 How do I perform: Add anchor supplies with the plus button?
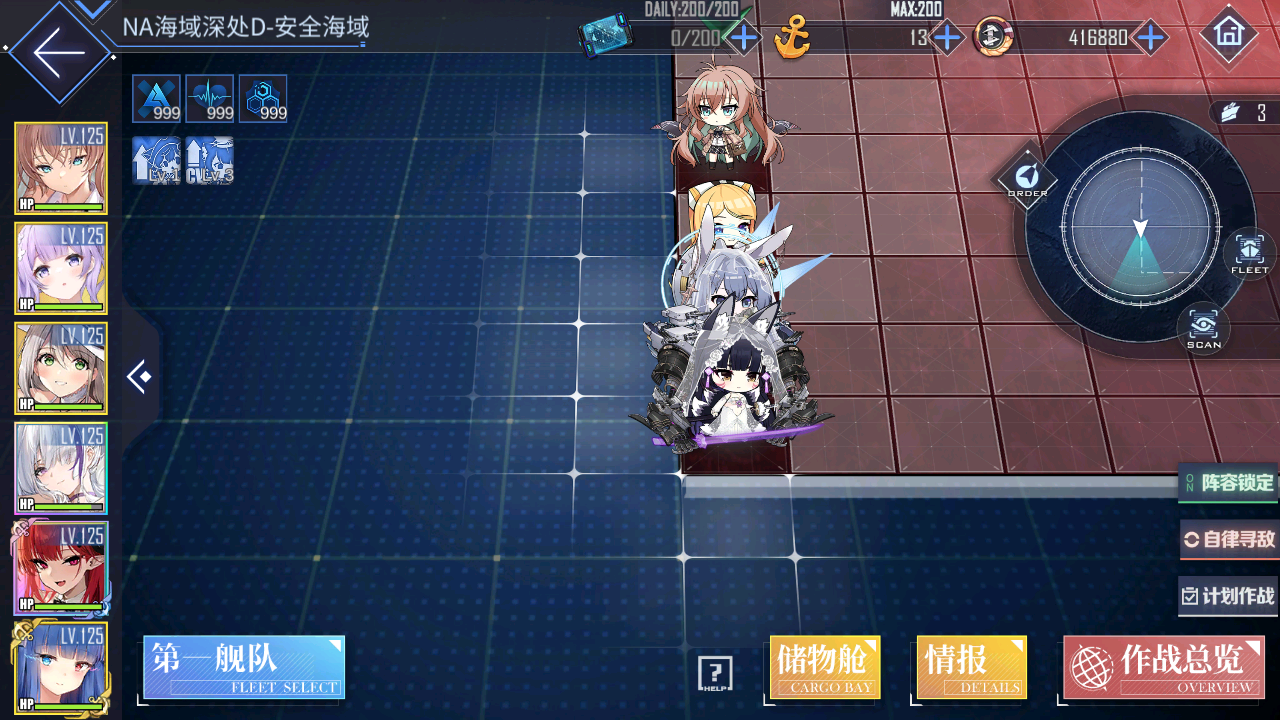(946, 39)
